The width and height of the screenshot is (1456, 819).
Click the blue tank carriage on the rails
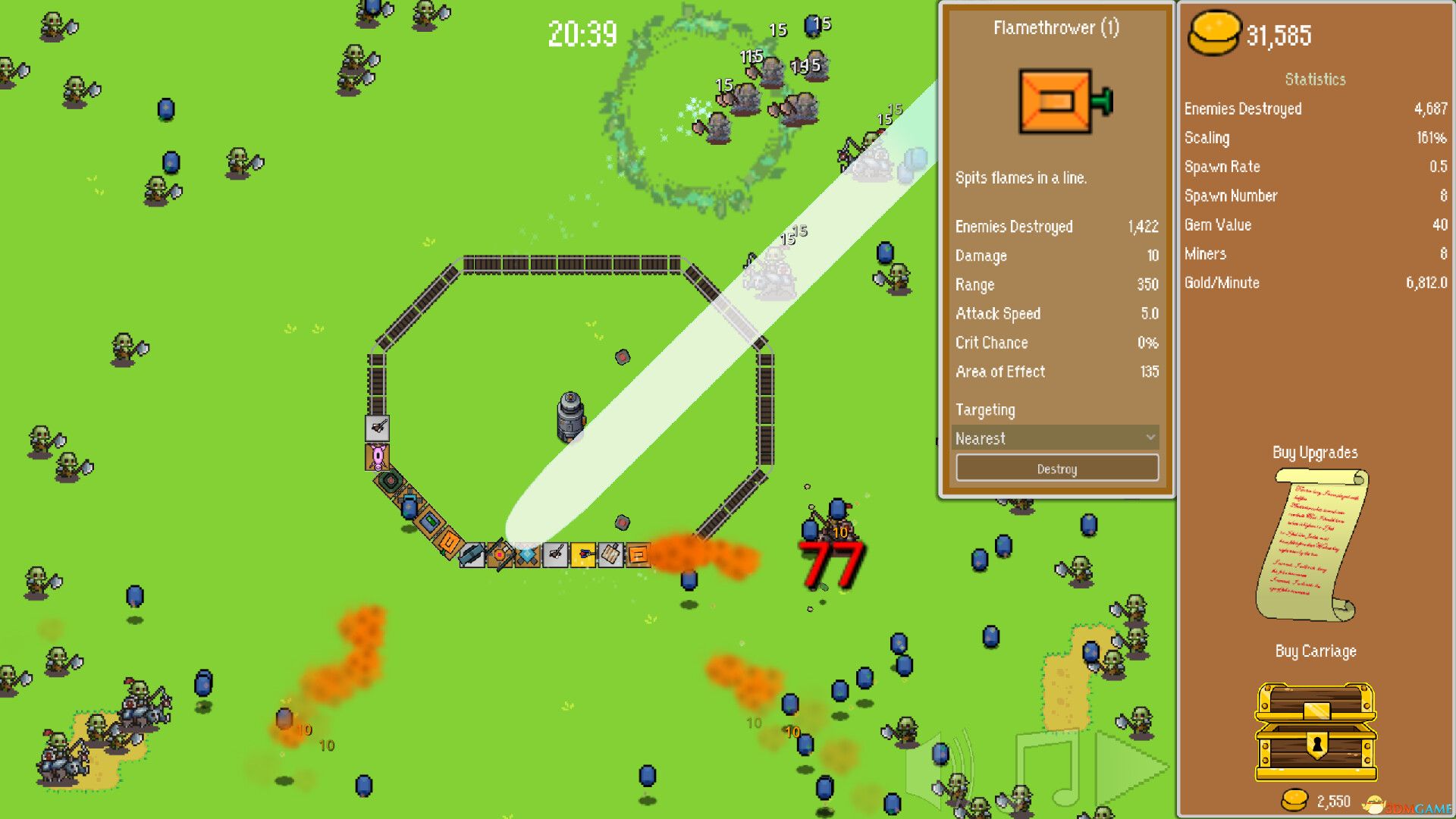409,507
